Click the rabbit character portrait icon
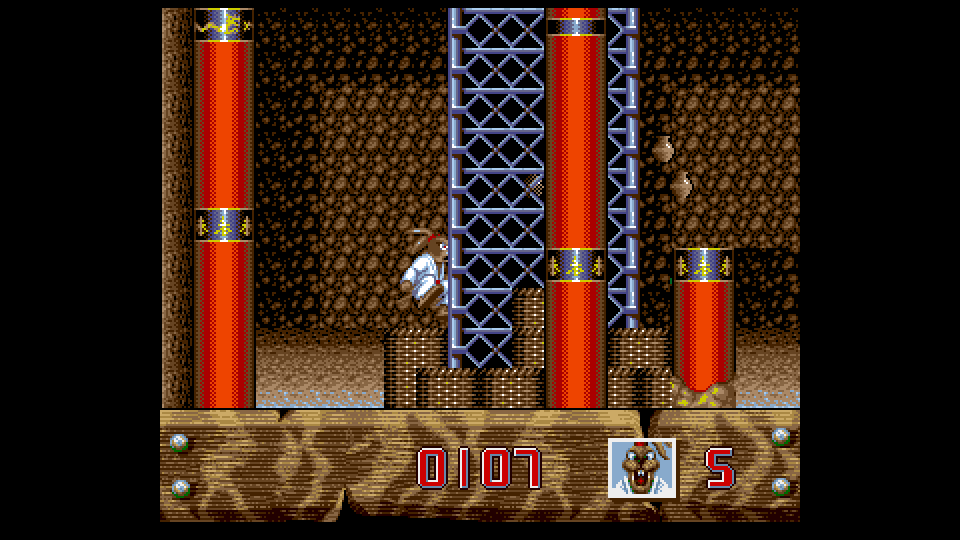This screenshot has width=960, height=540. coord(642,468)
